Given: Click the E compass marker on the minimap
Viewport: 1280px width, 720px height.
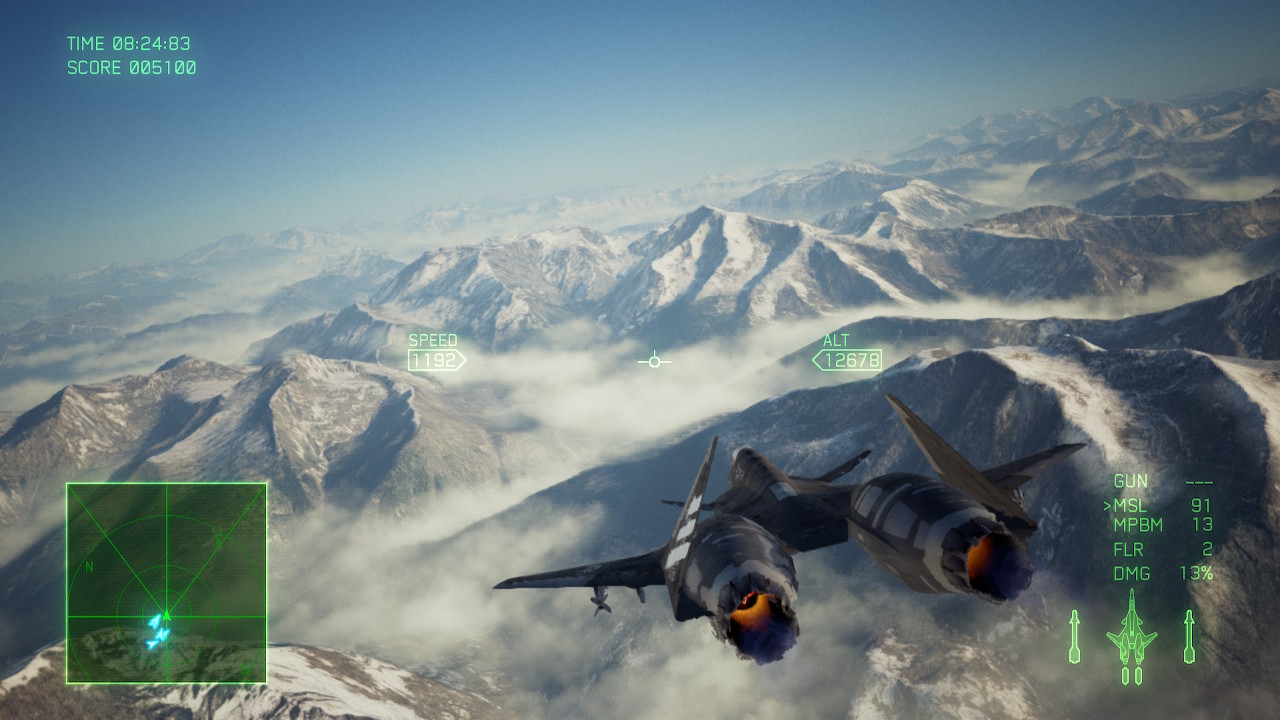Looking at the screenshot, I should pyautogui.click(x=217, y=538).
